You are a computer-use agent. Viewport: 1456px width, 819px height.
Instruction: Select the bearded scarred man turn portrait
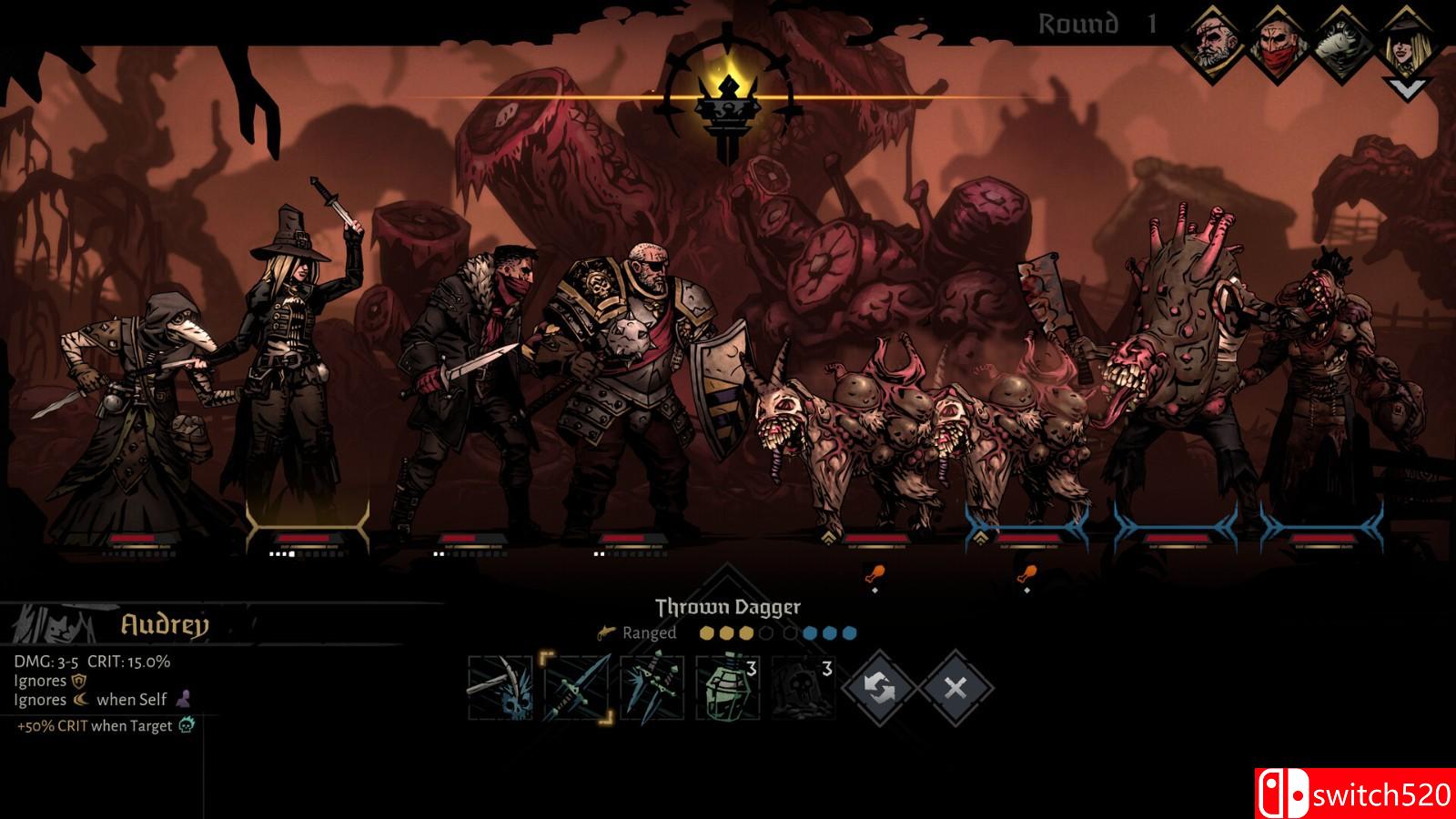[1217, 43]
